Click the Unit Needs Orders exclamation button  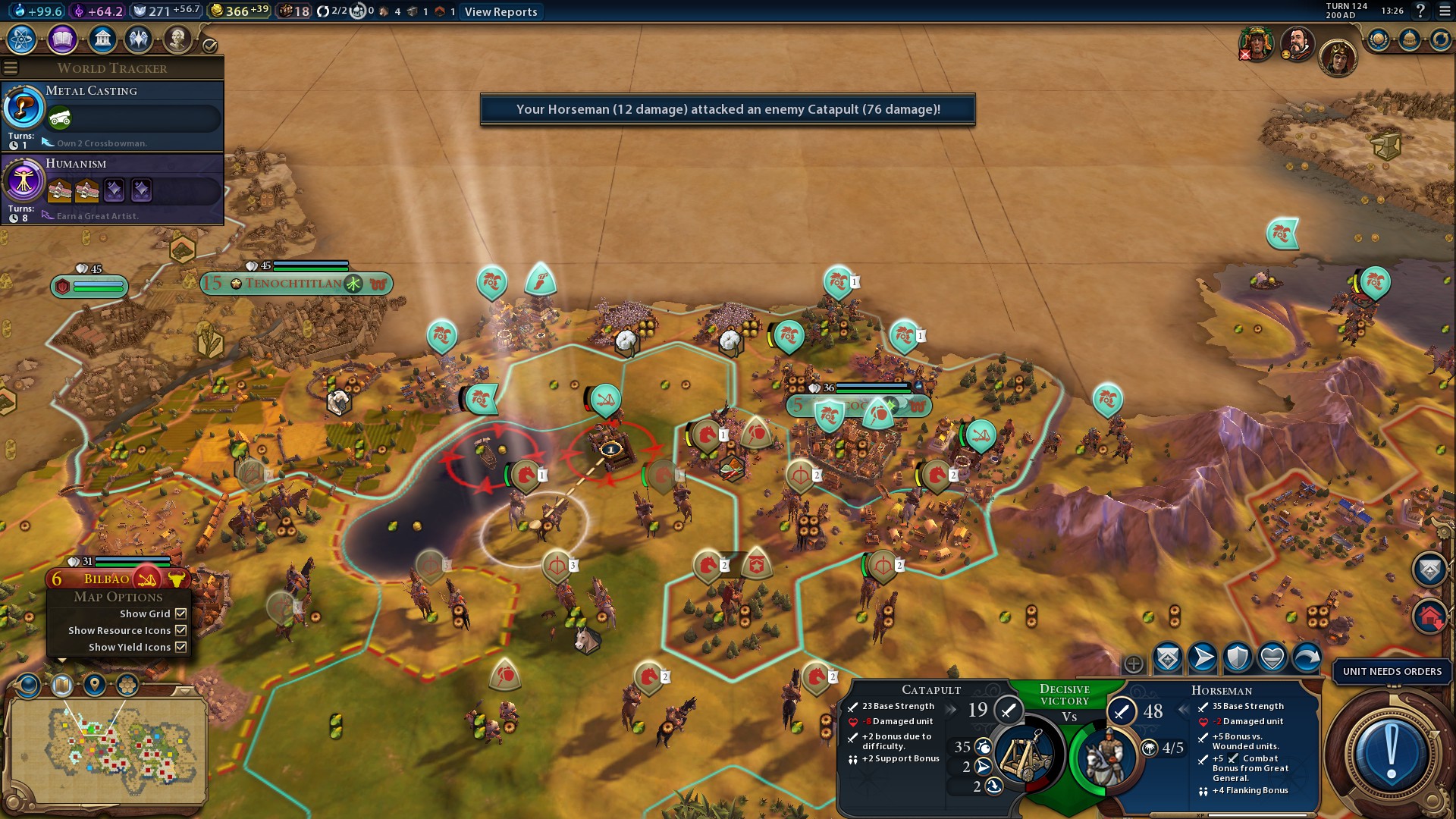(x=1391, y=752)
